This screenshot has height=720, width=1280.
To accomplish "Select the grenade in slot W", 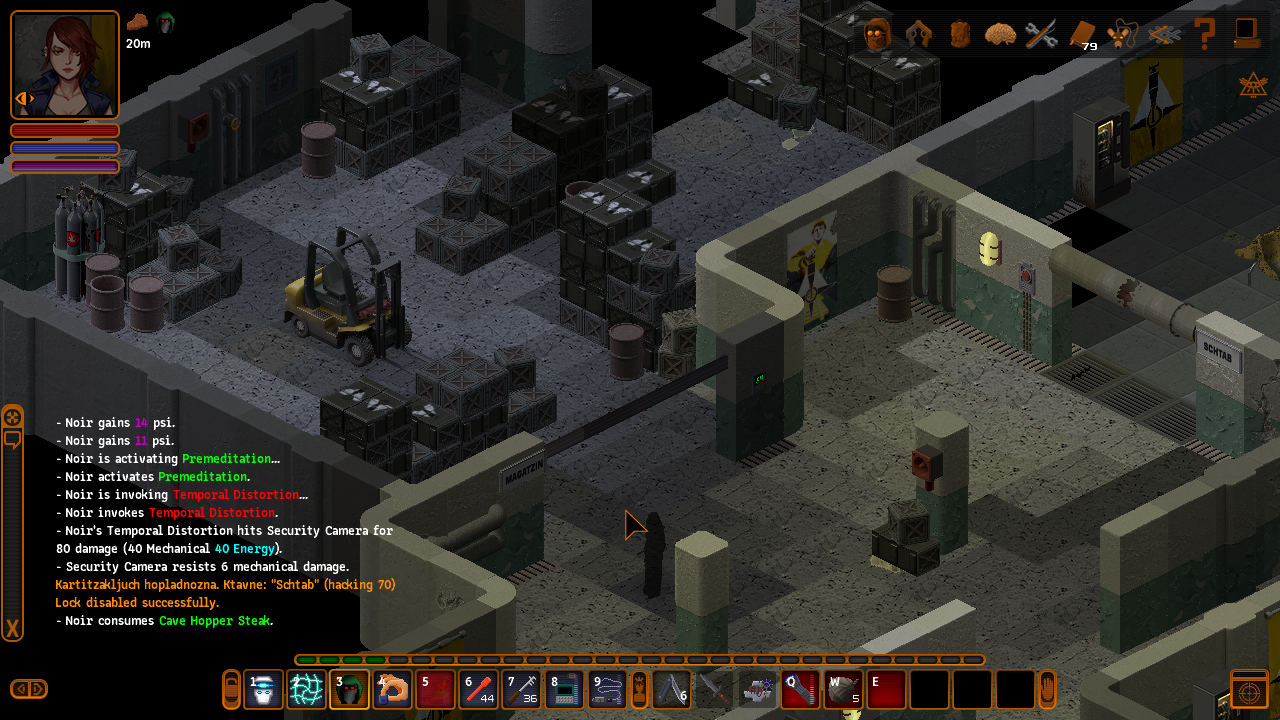I will [x=843, y=690].
